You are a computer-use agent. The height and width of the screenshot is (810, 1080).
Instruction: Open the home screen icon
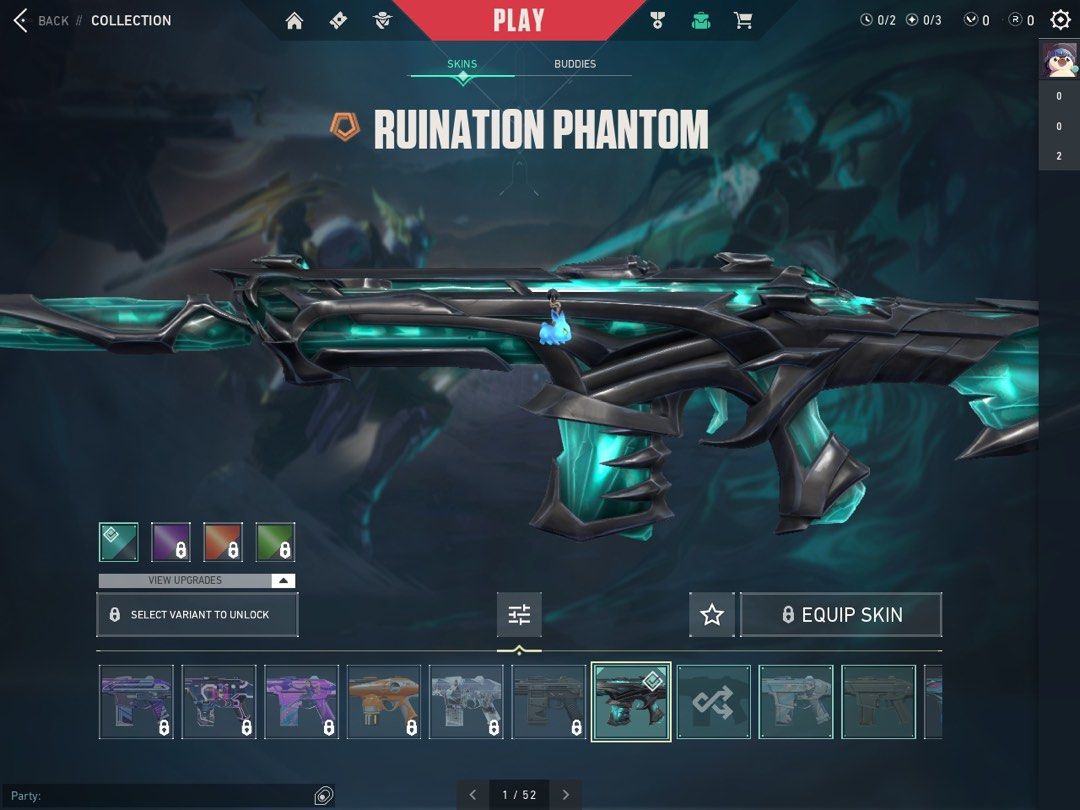(x=294, y=20)
